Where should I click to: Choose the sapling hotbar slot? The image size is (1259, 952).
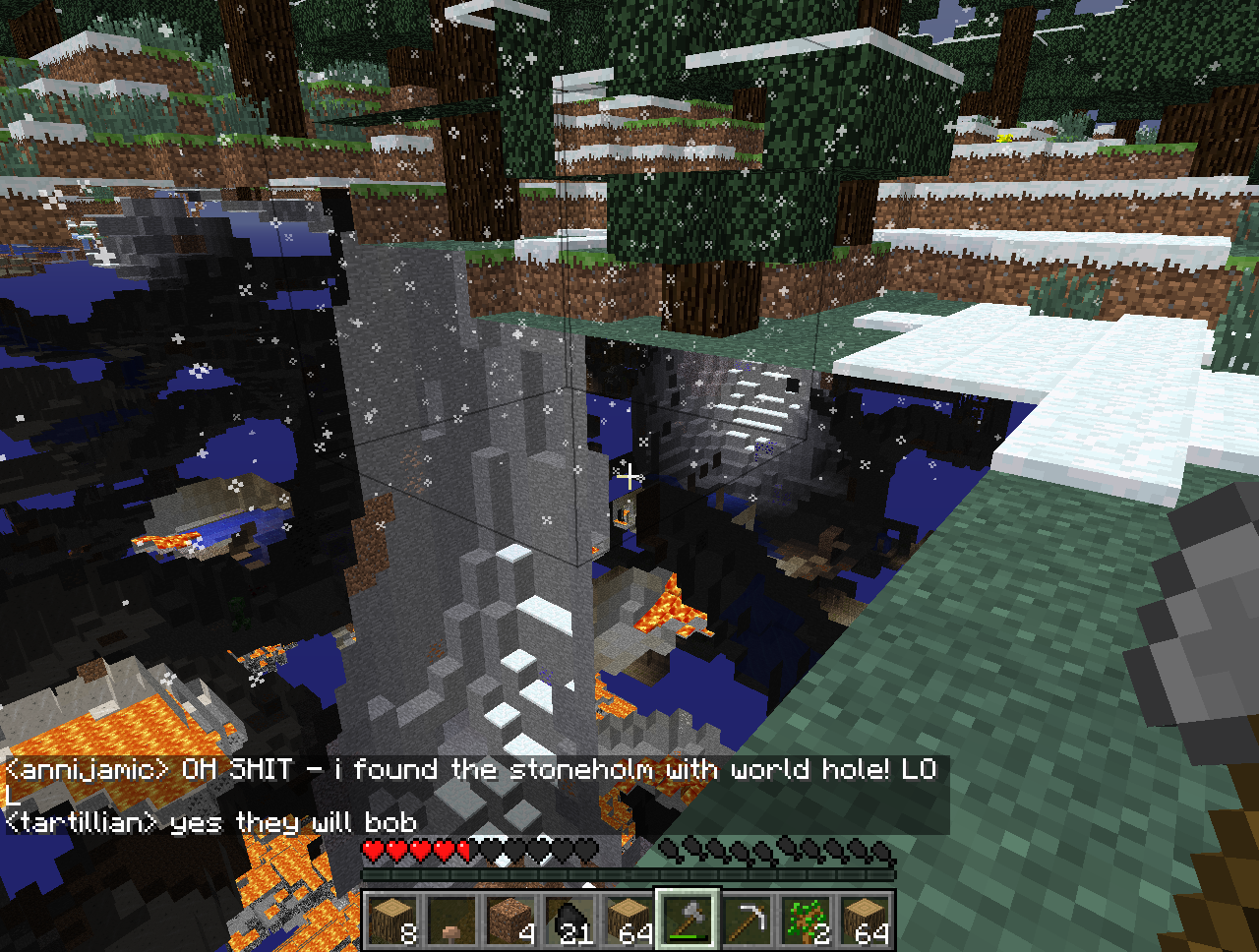[806, 921]
